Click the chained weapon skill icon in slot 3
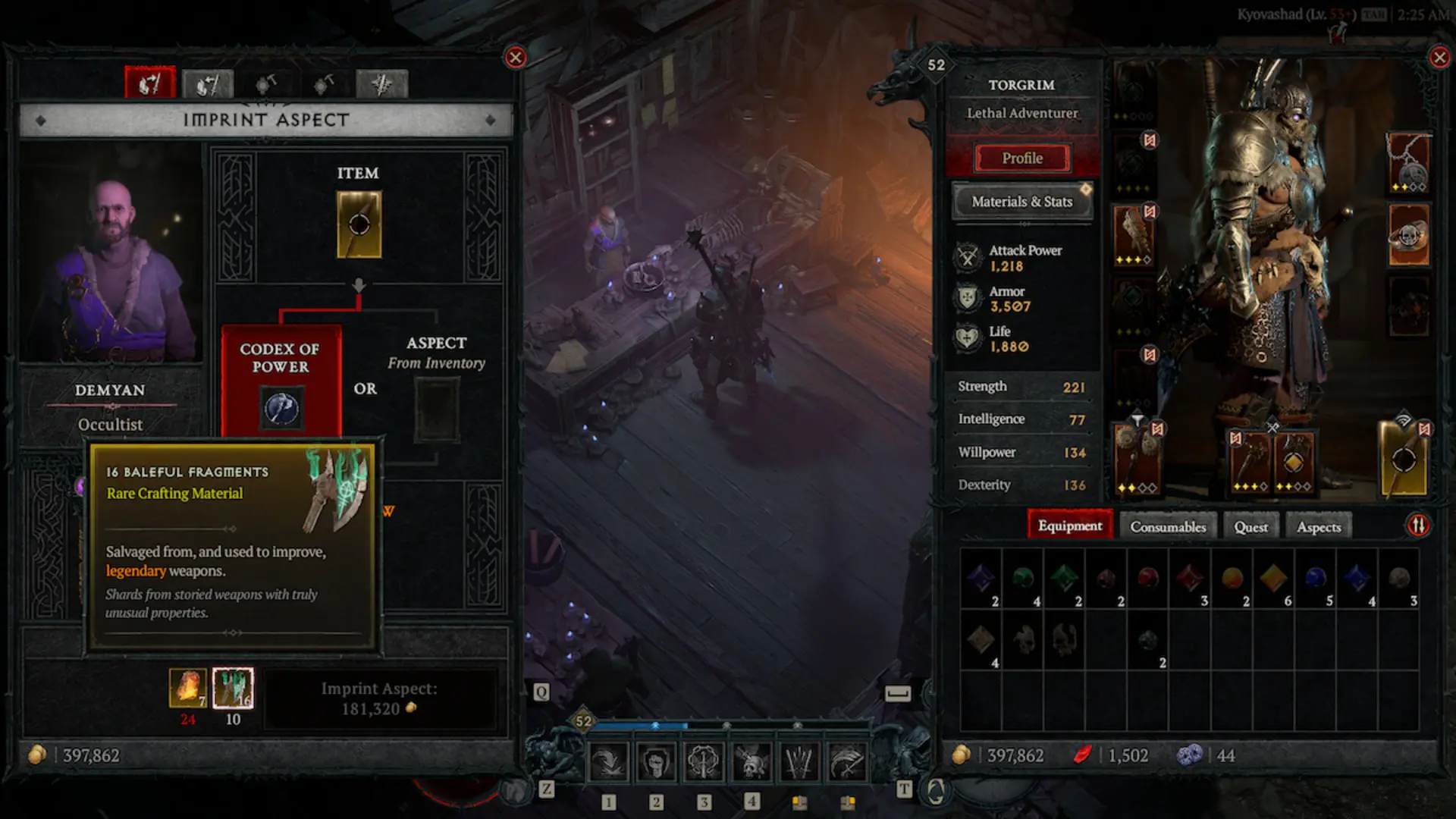Viewport: 1456px width, 819px height. coord(705,762)
